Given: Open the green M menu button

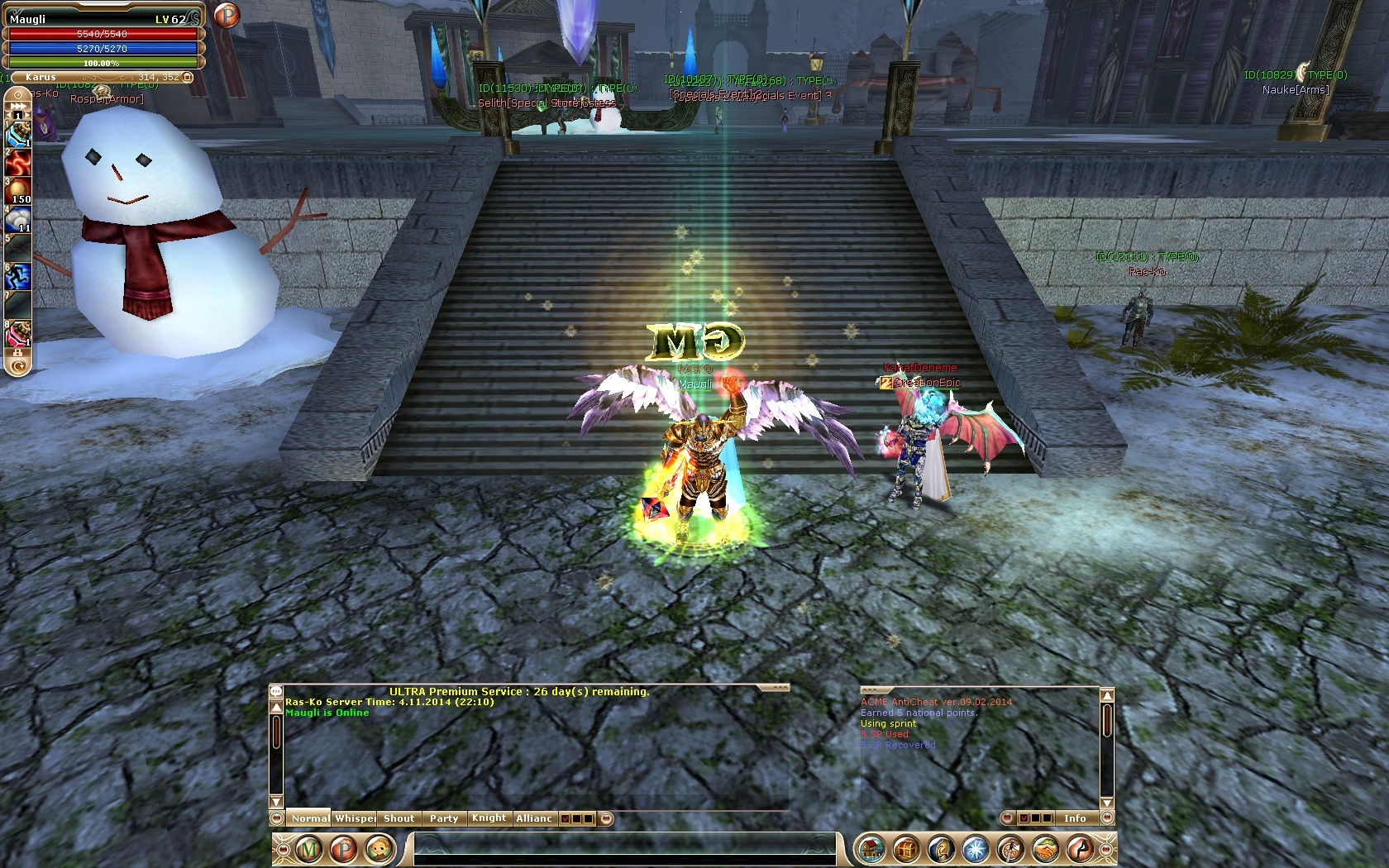Looking at the screenshot, I should point(308,849).
